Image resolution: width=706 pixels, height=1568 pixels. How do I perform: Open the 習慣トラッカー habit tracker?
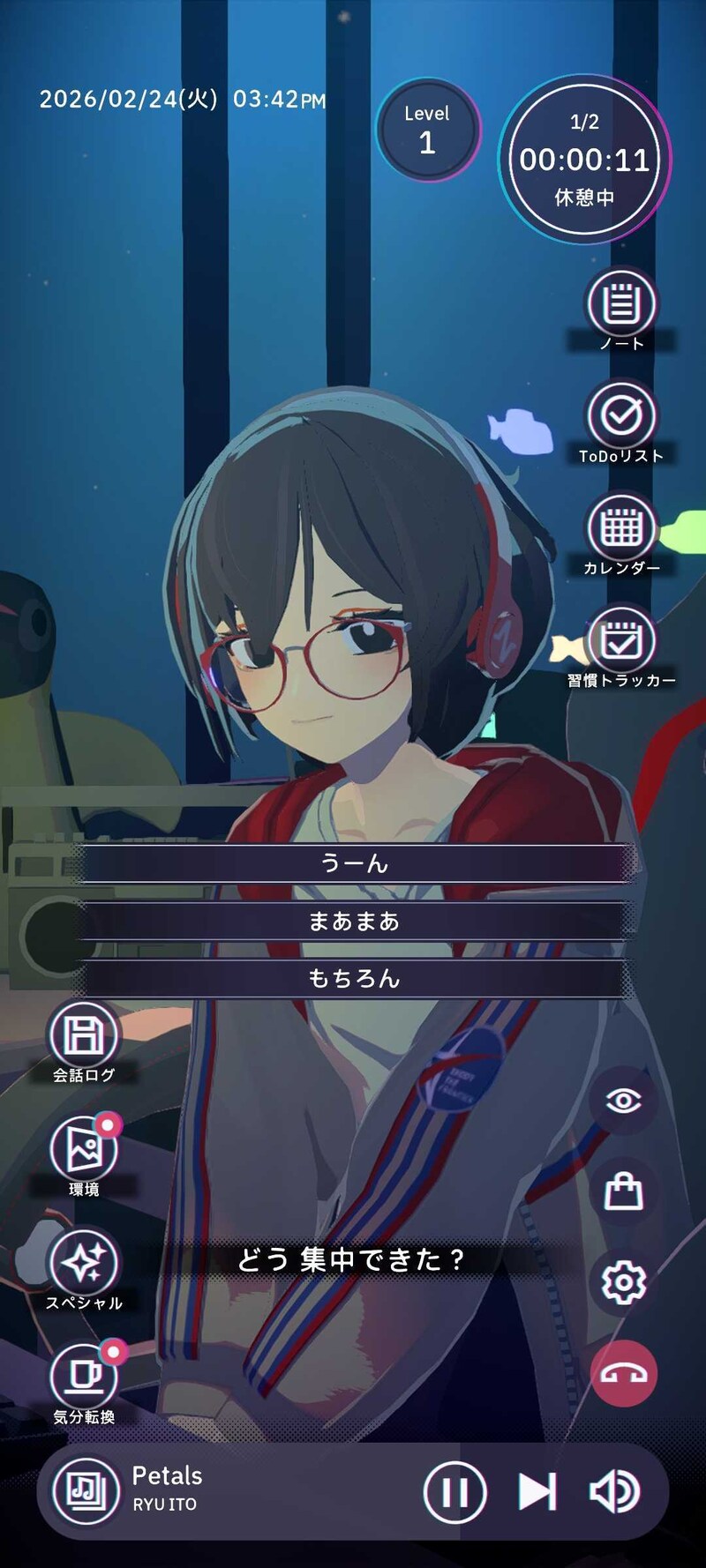pos(622,640)
